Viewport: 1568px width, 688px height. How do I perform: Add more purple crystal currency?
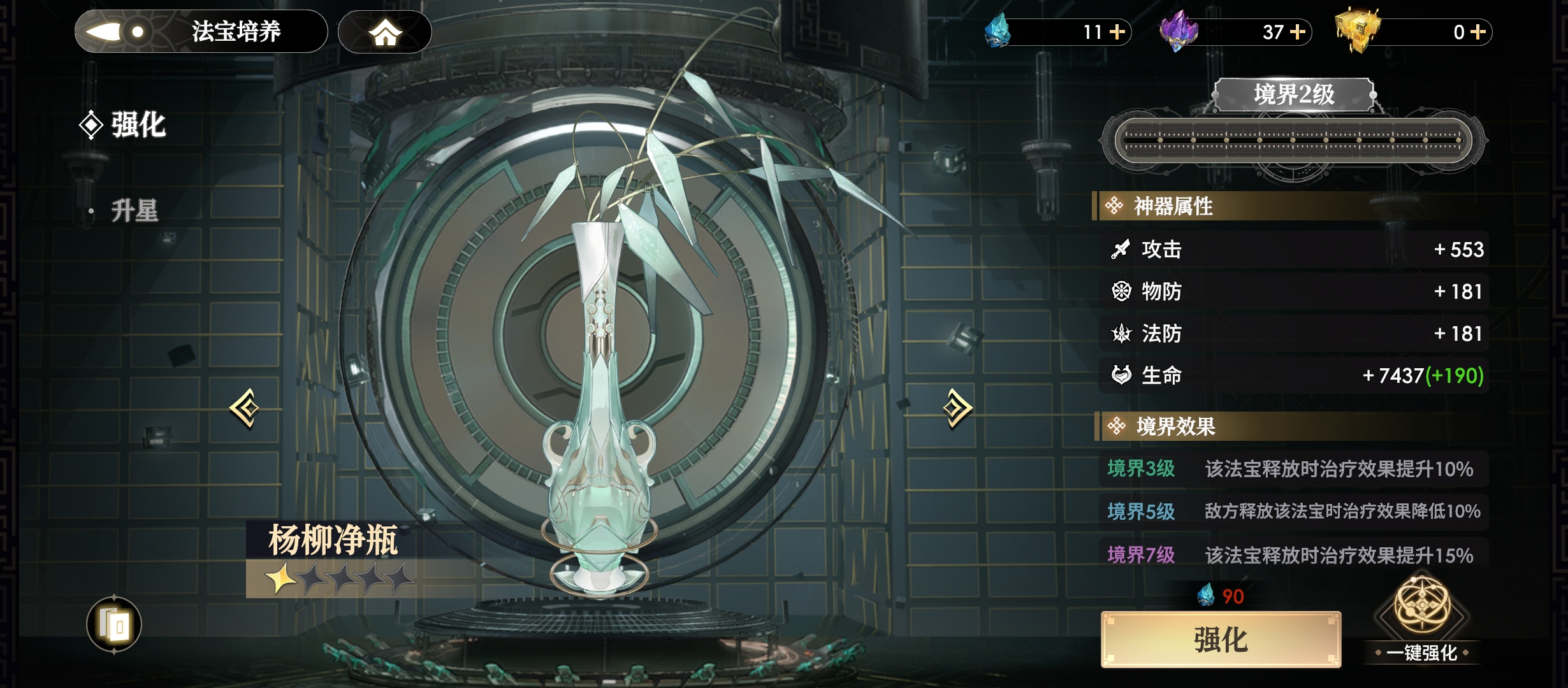tap(1298, 32)
